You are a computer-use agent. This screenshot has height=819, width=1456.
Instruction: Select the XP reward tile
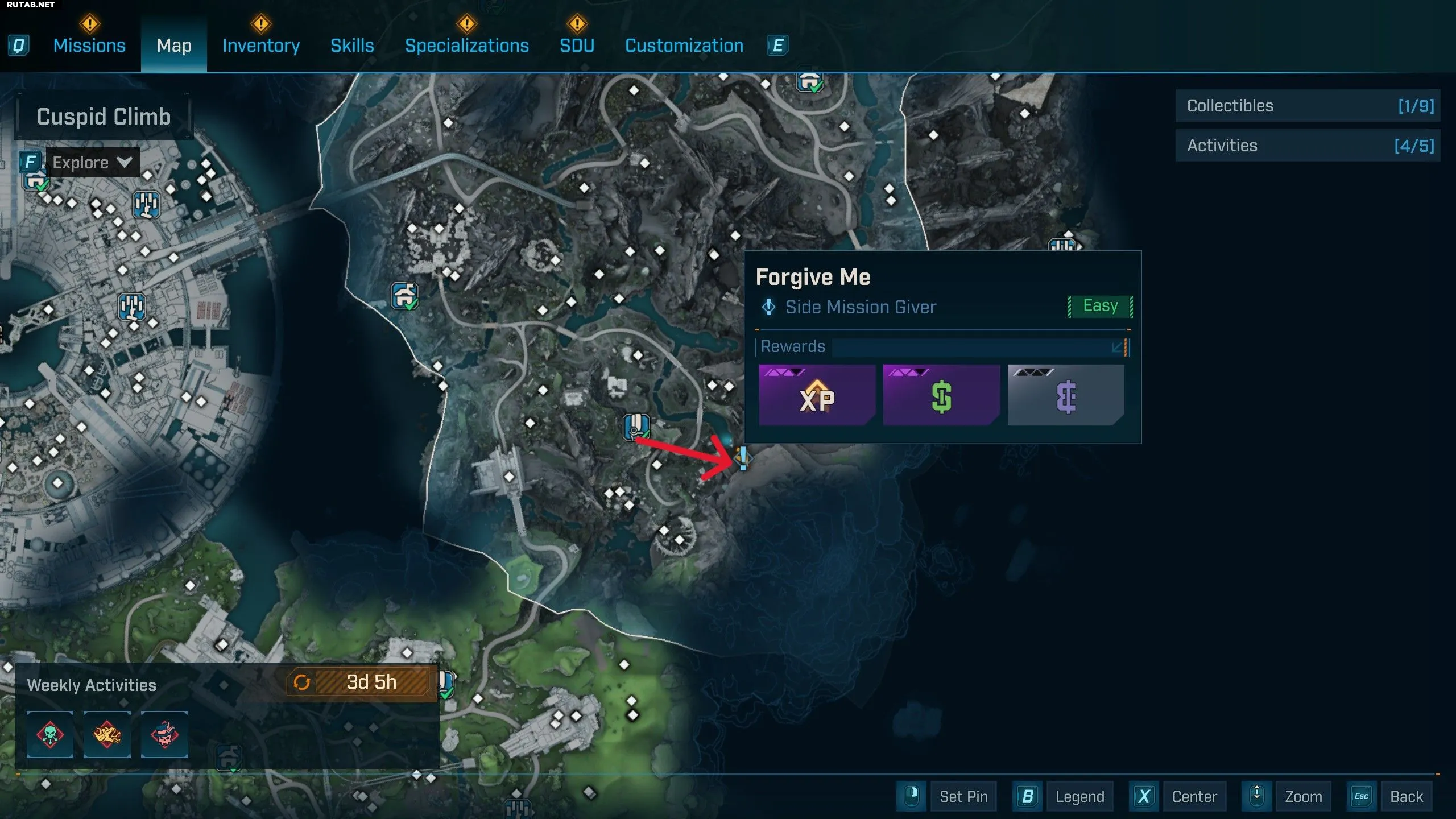(x=817, y=396)
